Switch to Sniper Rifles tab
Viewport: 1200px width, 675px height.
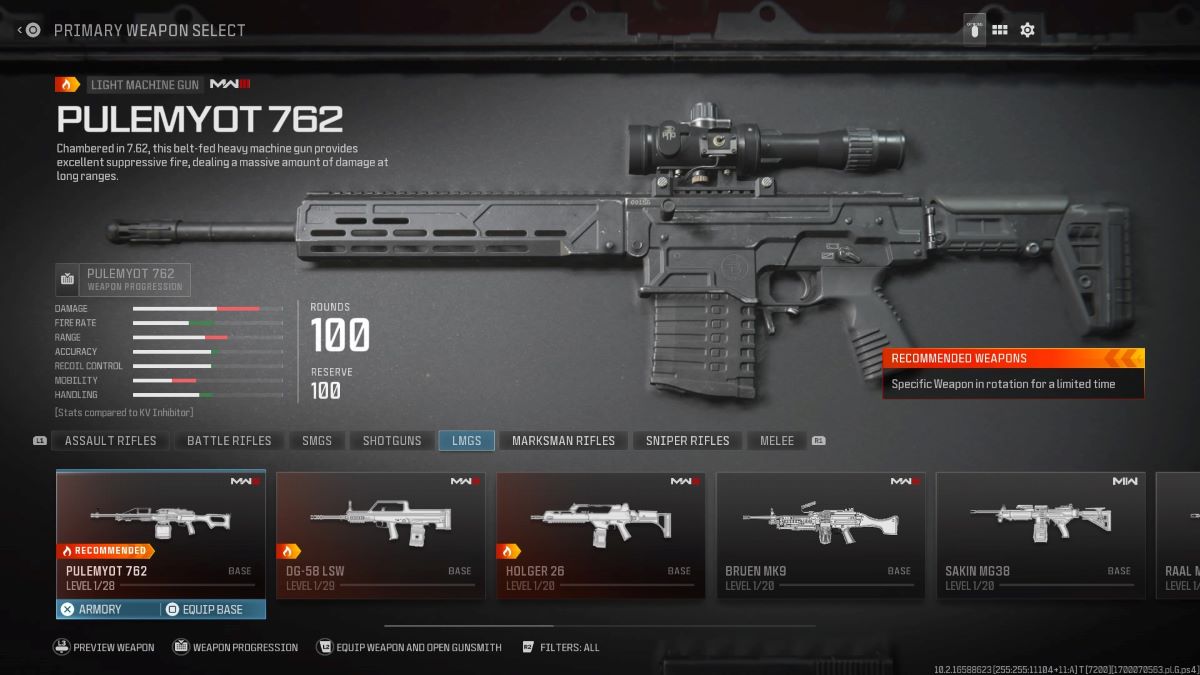(x=687, y=441)
